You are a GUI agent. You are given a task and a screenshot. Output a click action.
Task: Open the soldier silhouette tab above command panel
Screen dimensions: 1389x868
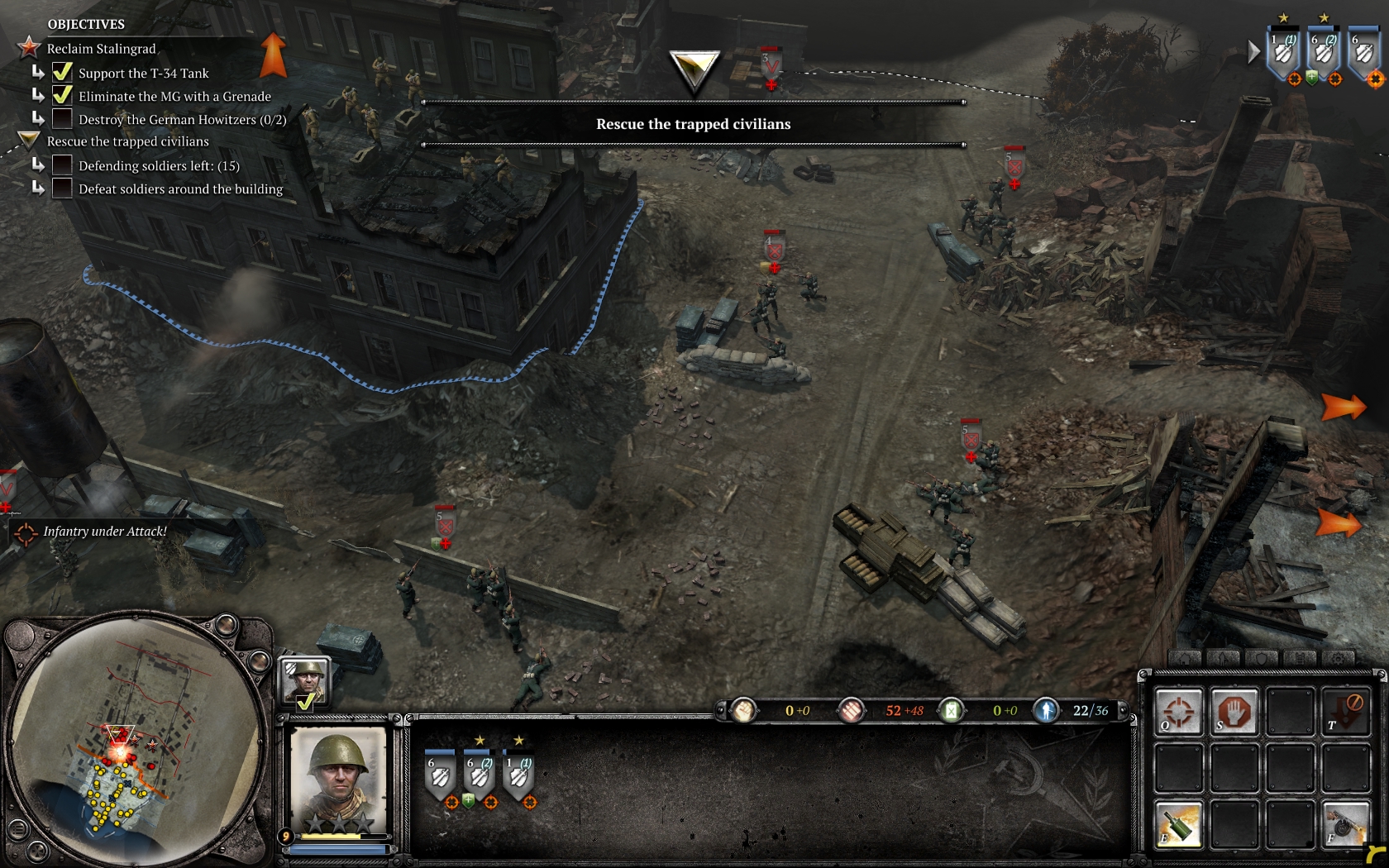click(1224, 659)
